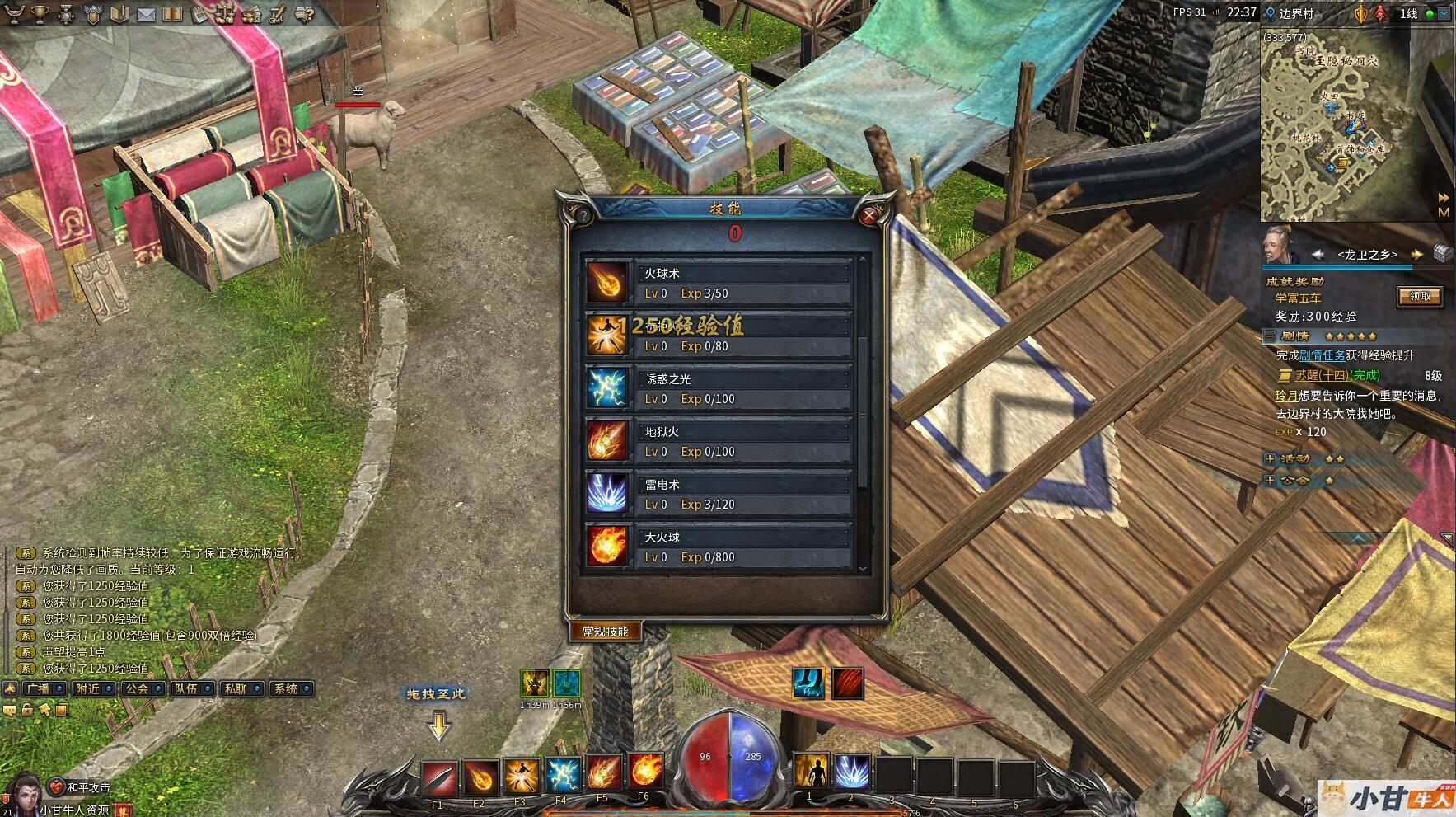The height and width of the screenshot is (817, 1456).
Task: Select the 火球术 skill row
Action: (717, 282)
